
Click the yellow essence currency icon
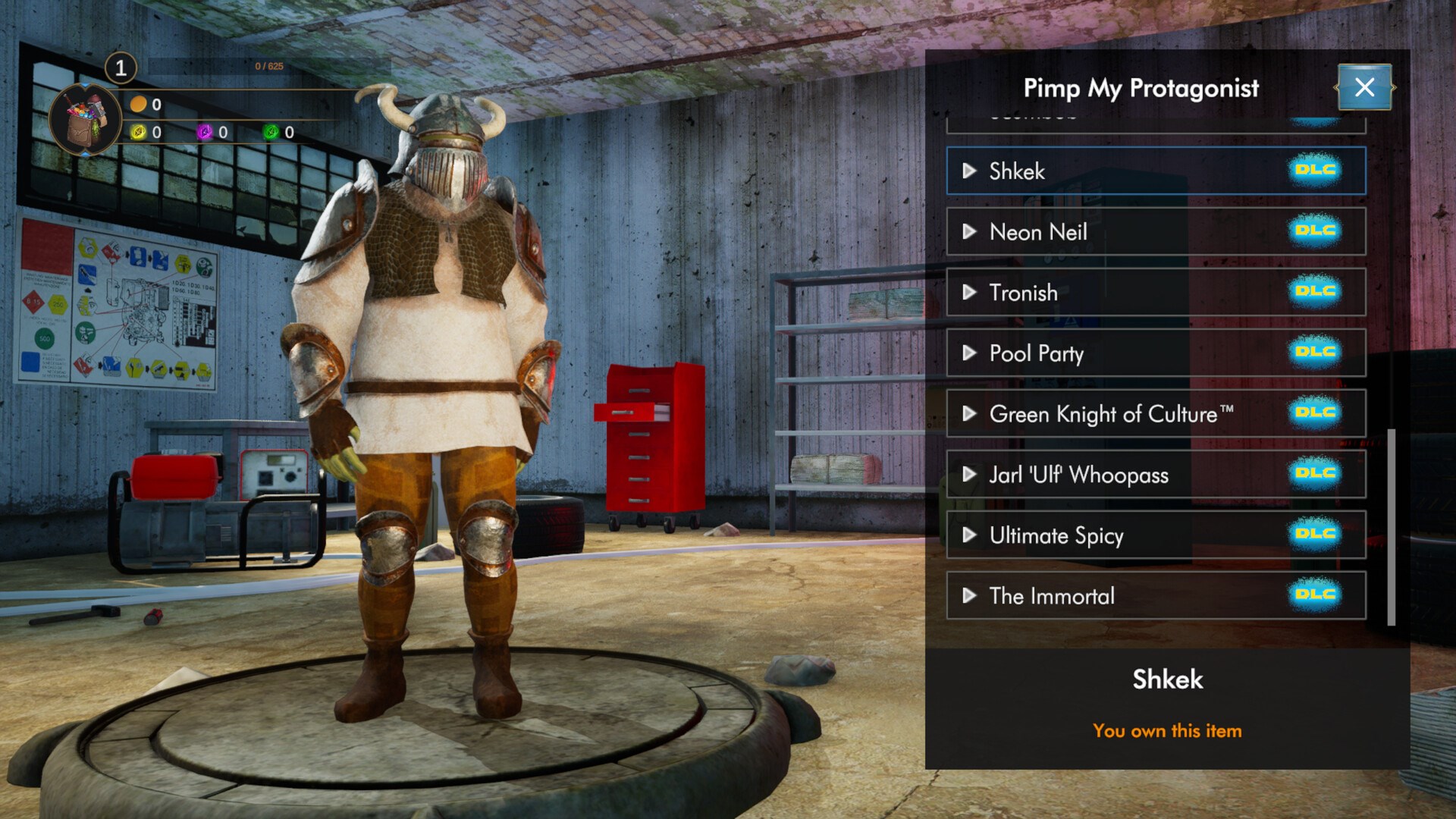pos(137,130)
